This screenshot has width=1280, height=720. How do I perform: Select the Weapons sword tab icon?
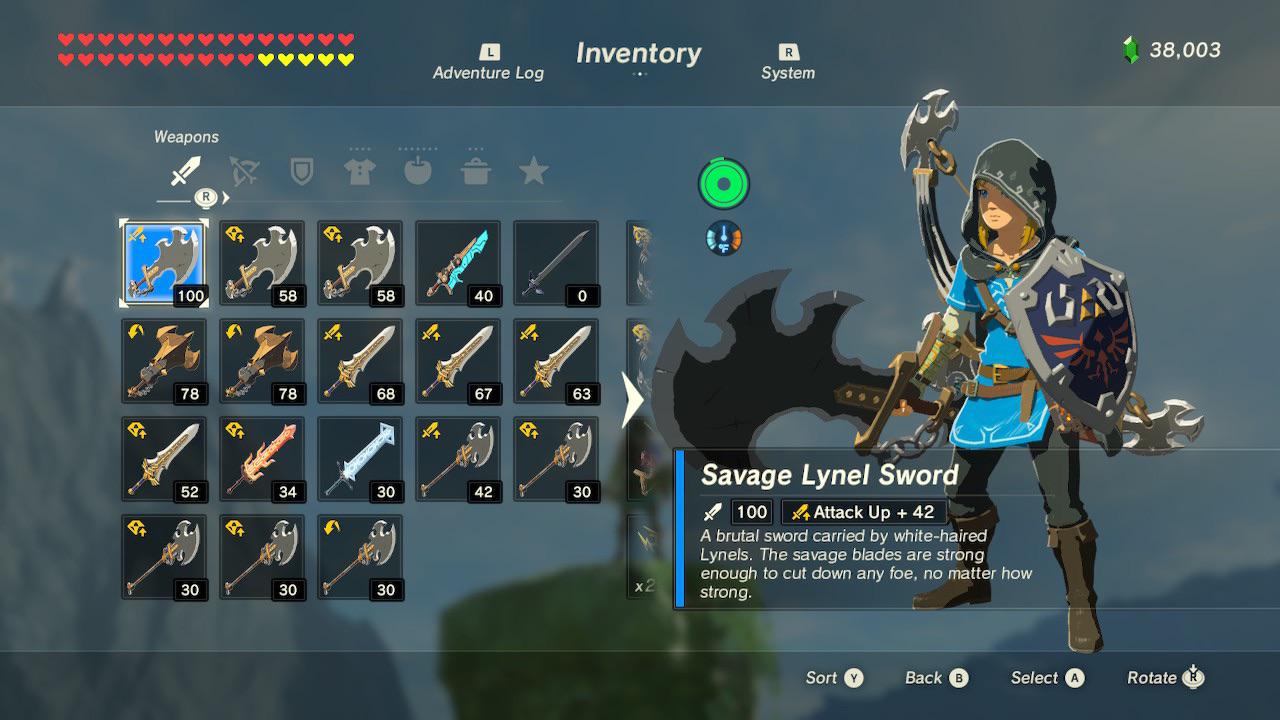(185, 170)
